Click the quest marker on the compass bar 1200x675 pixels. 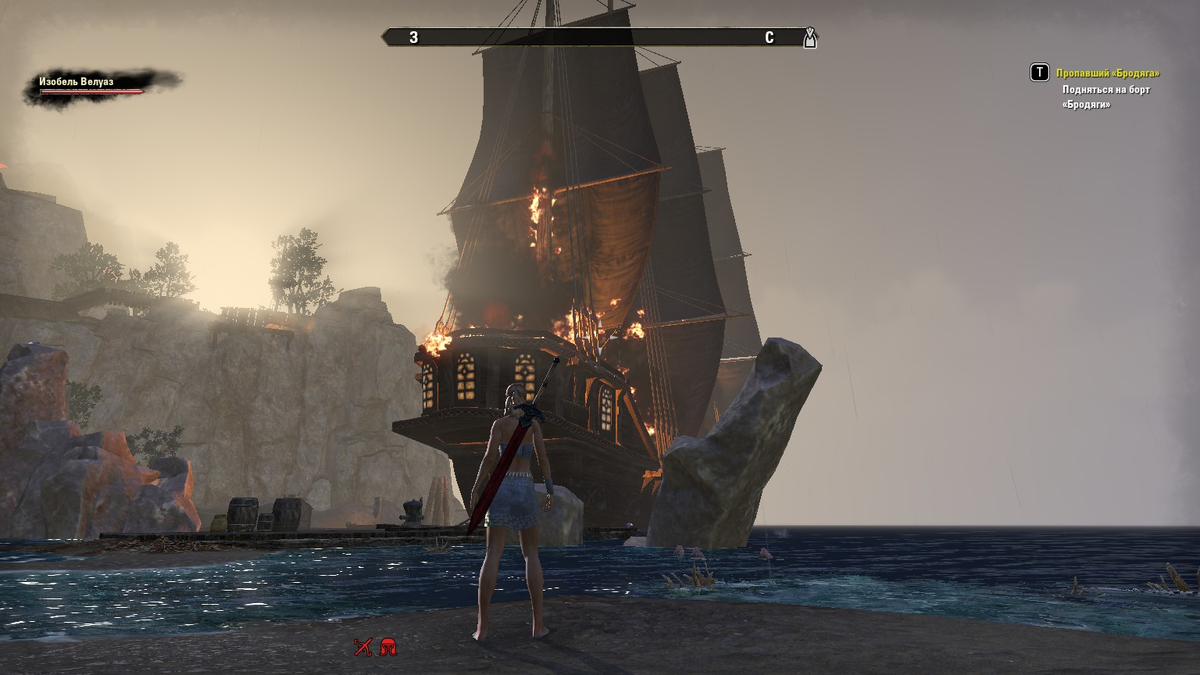tap(810, 38)
